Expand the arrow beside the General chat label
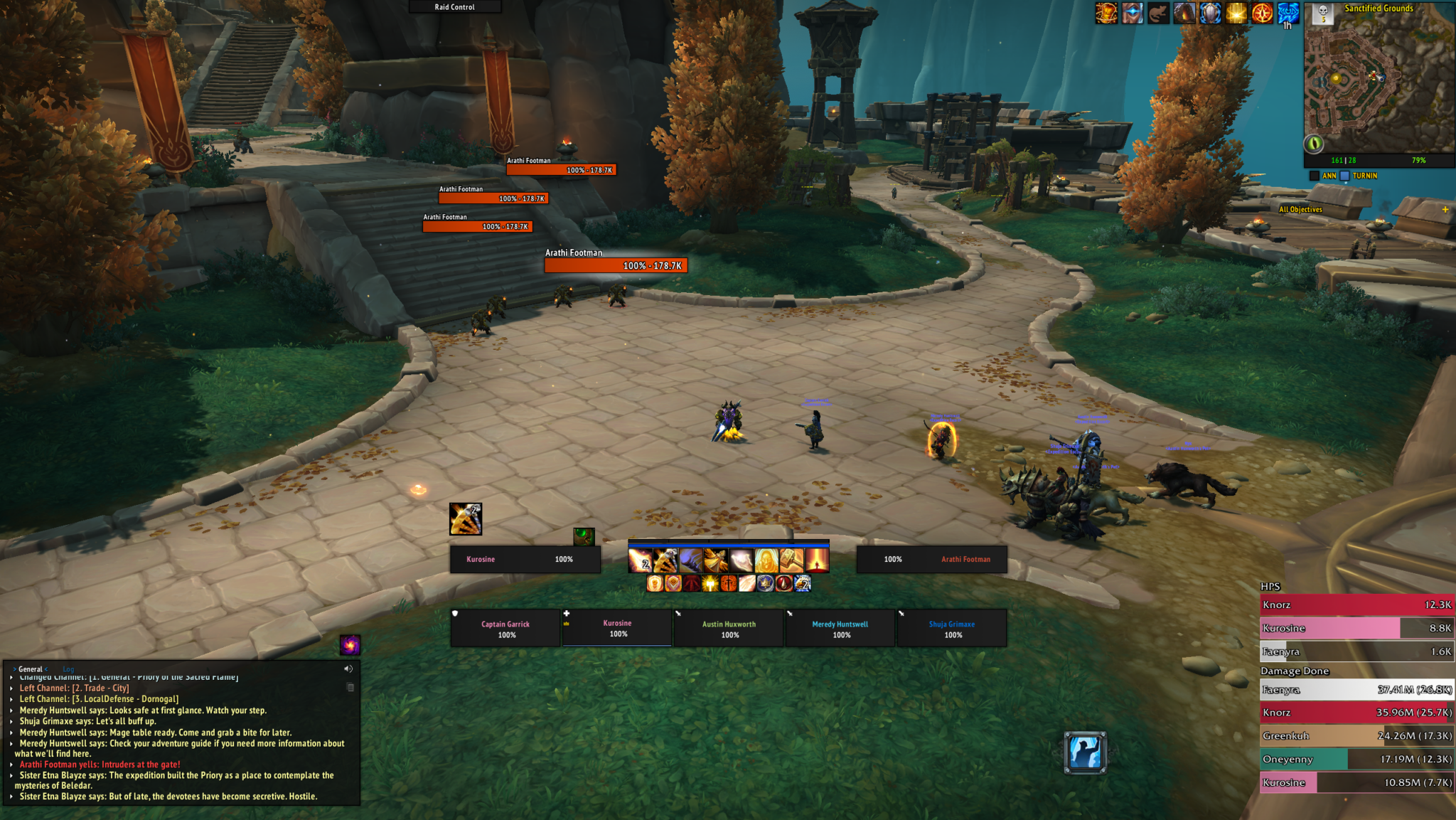Screen dimensions: 1456x820 [x=14, y=669]
